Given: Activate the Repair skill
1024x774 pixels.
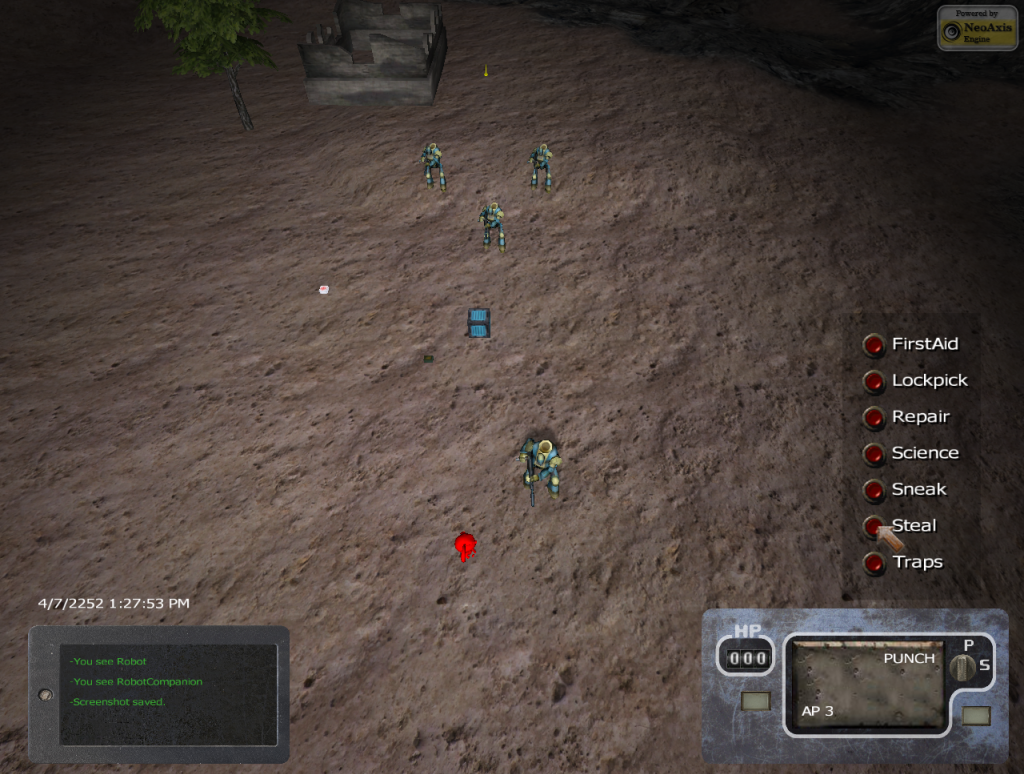Looking at the screenshot, I should [x=874, y=418].
